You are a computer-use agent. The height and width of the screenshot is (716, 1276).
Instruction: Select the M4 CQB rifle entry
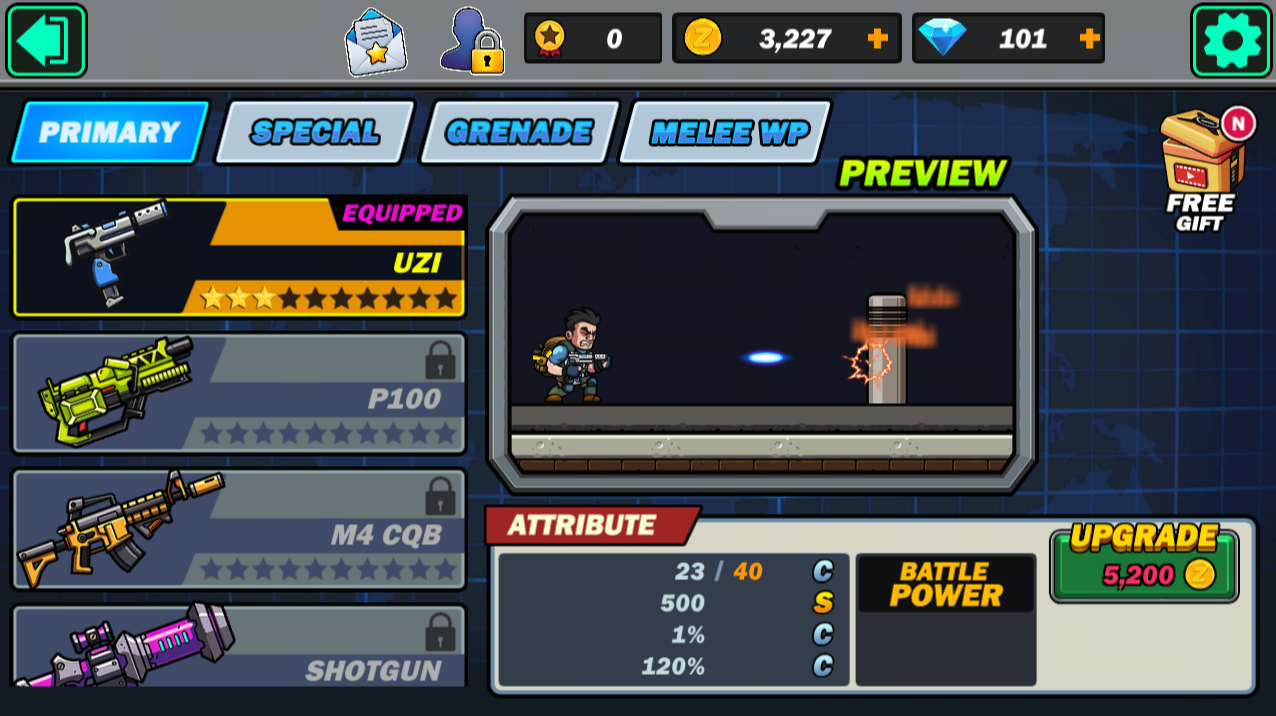coord(239,529)
